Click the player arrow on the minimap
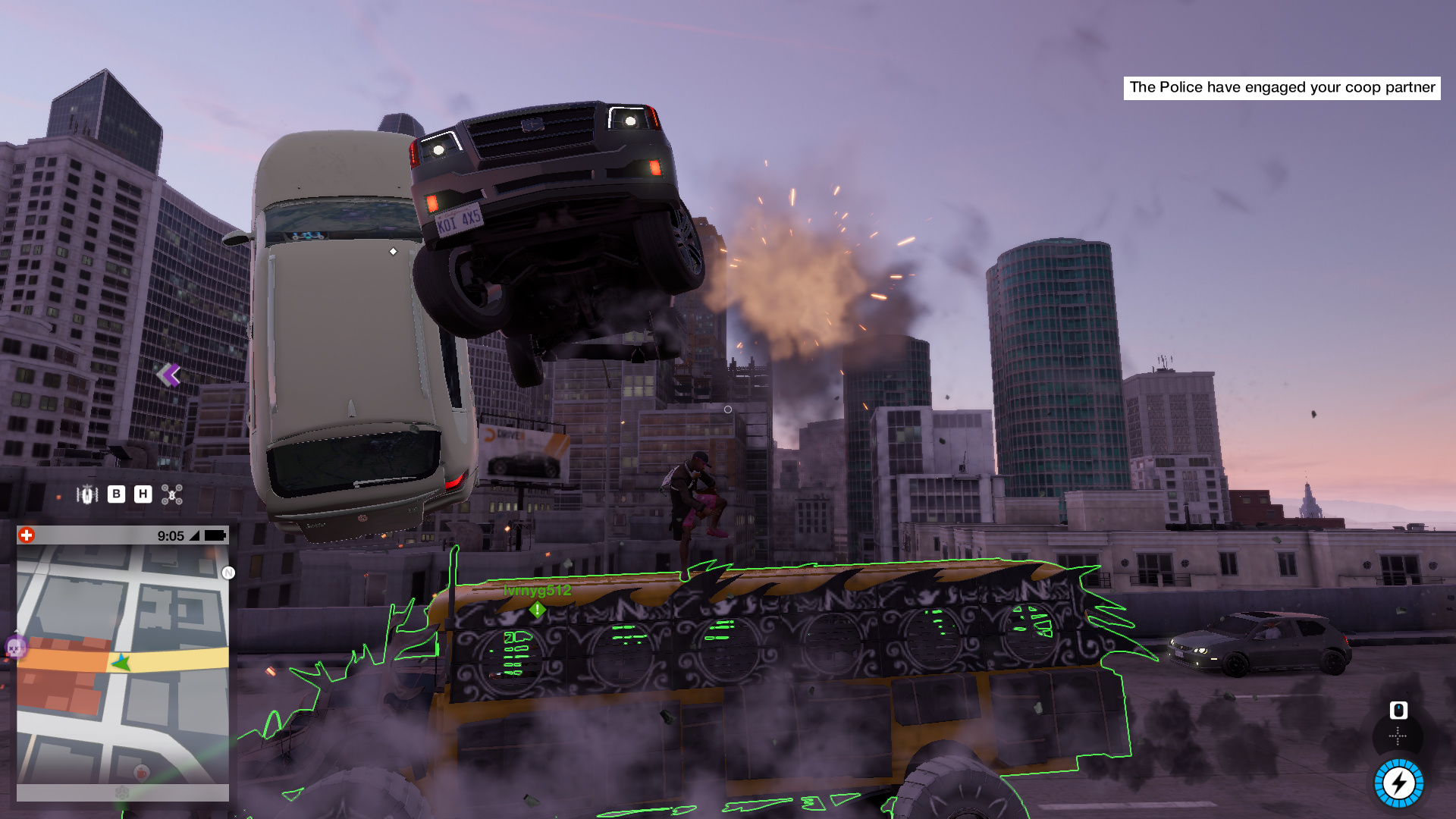The height and width of the screenshot is (819, 1456). (121, 663)
